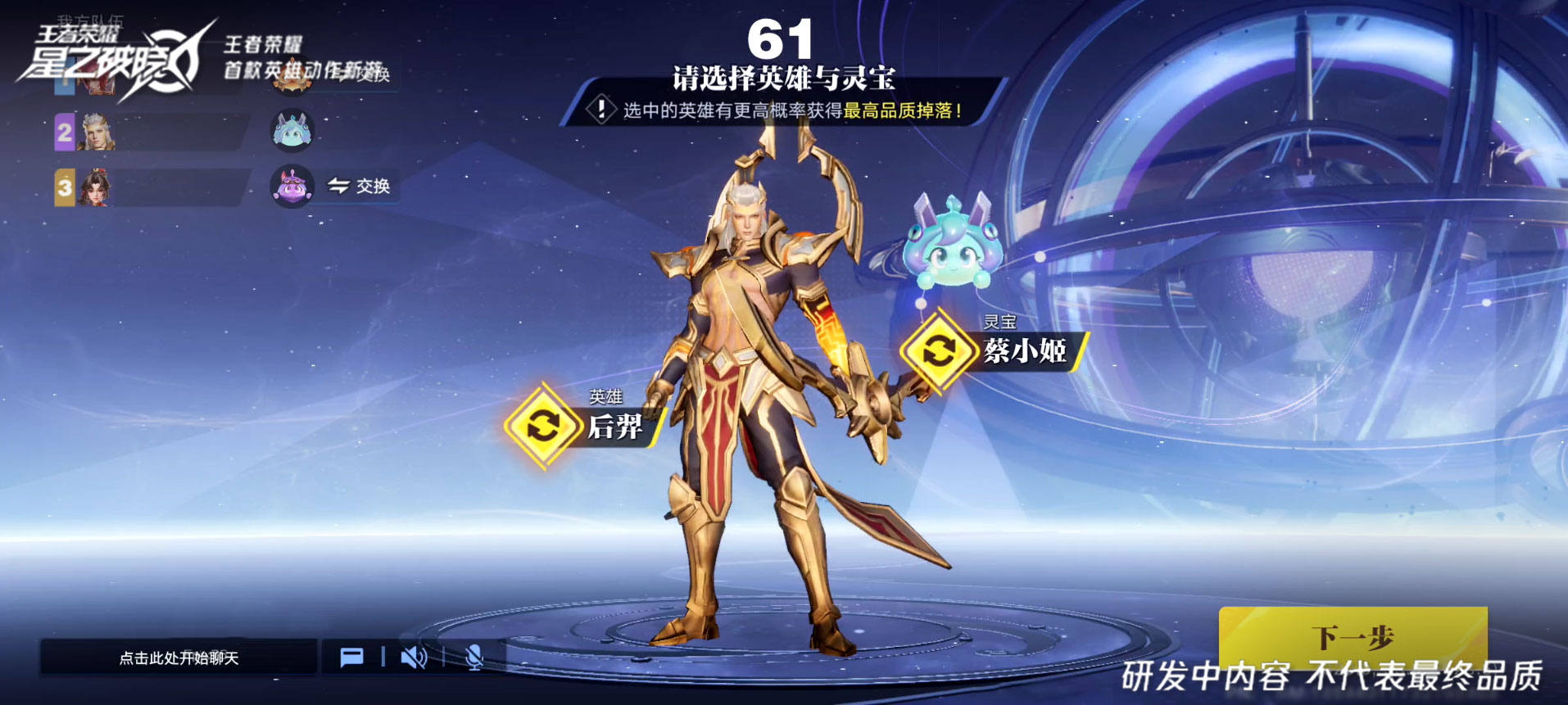Select team slot 3 hero portrait
Viewport: 1568px width, 705px height.
(x=95, y=188)
